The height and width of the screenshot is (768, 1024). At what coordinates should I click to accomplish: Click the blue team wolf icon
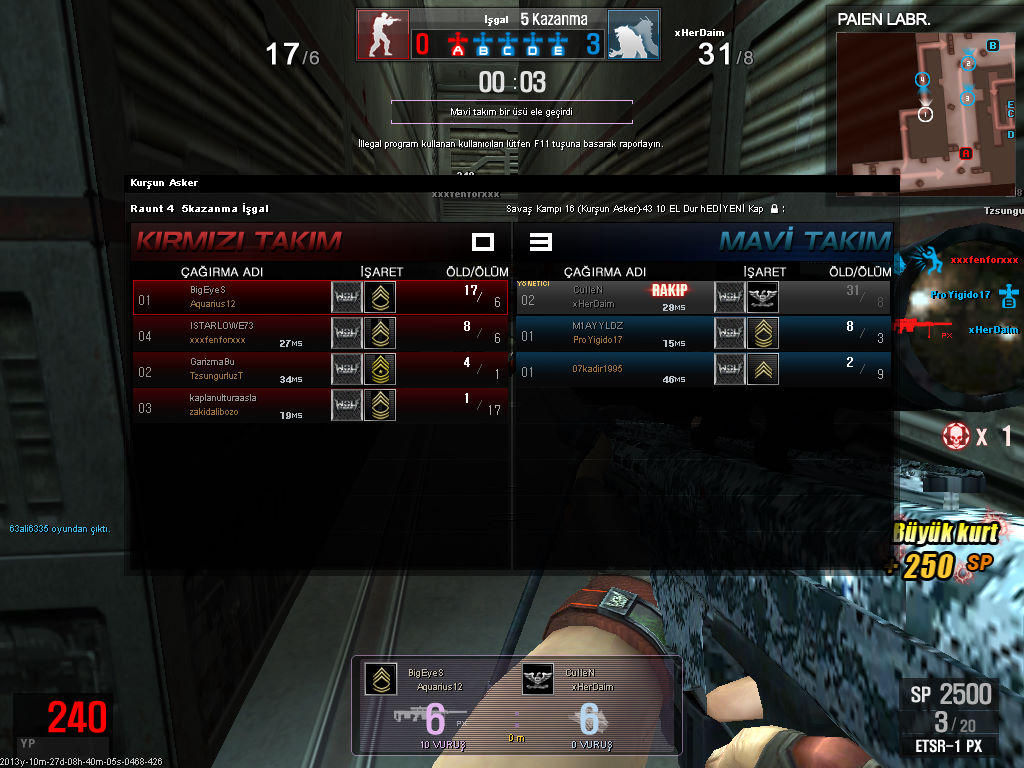pyautogui.click(x=633, y=35)
